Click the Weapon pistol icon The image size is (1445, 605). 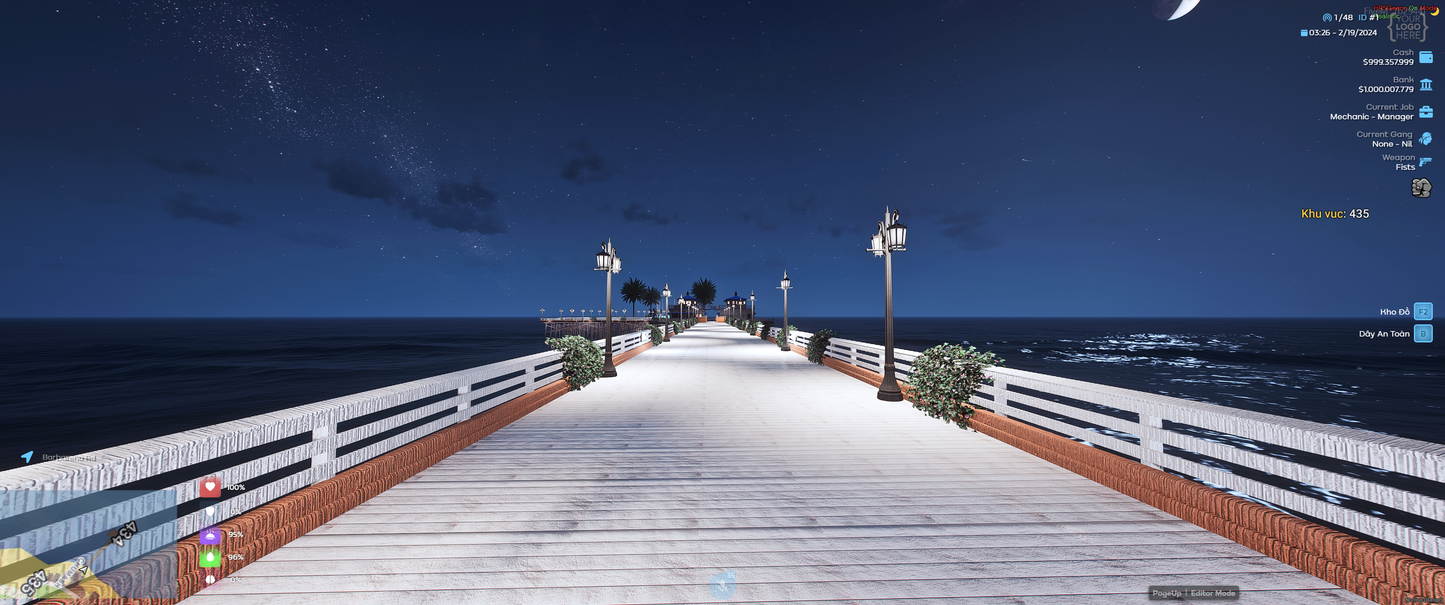[x=1425, y=162]
